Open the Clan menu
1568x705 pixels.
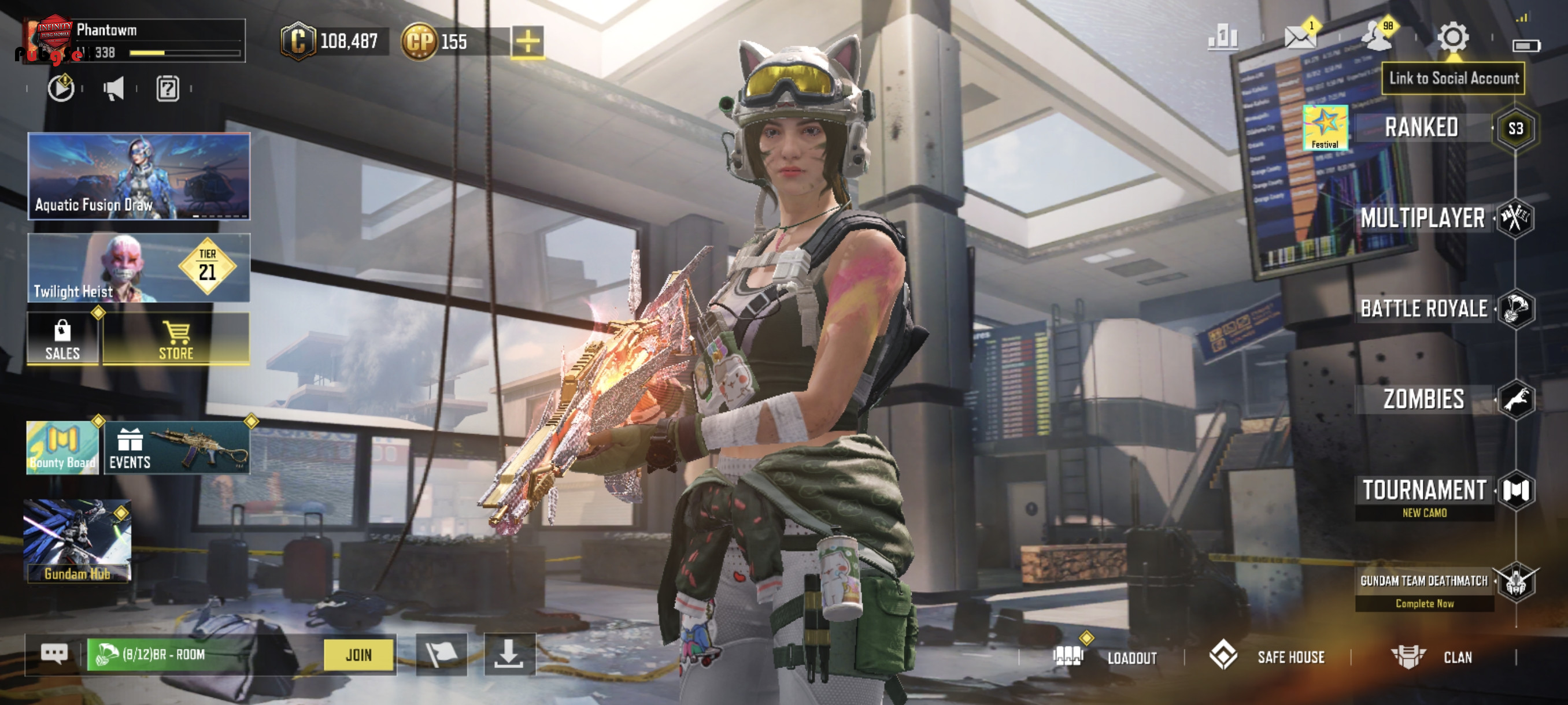1433,657
